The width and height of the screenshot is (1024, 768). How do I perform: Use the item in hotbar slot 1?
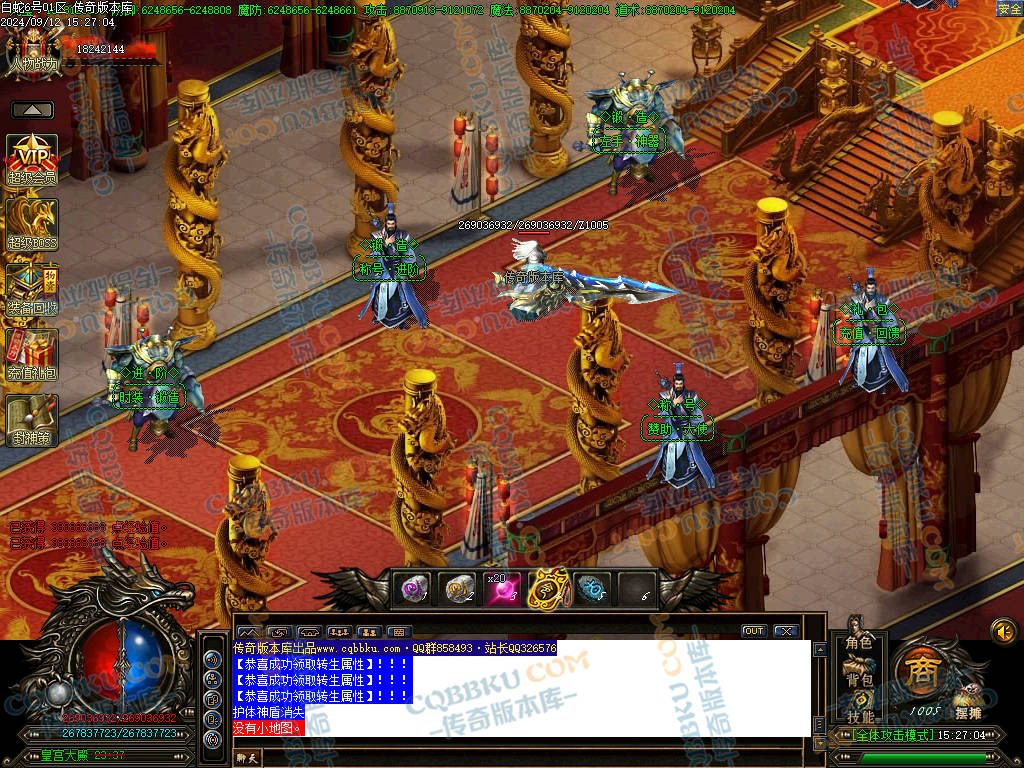click(412, 590)
